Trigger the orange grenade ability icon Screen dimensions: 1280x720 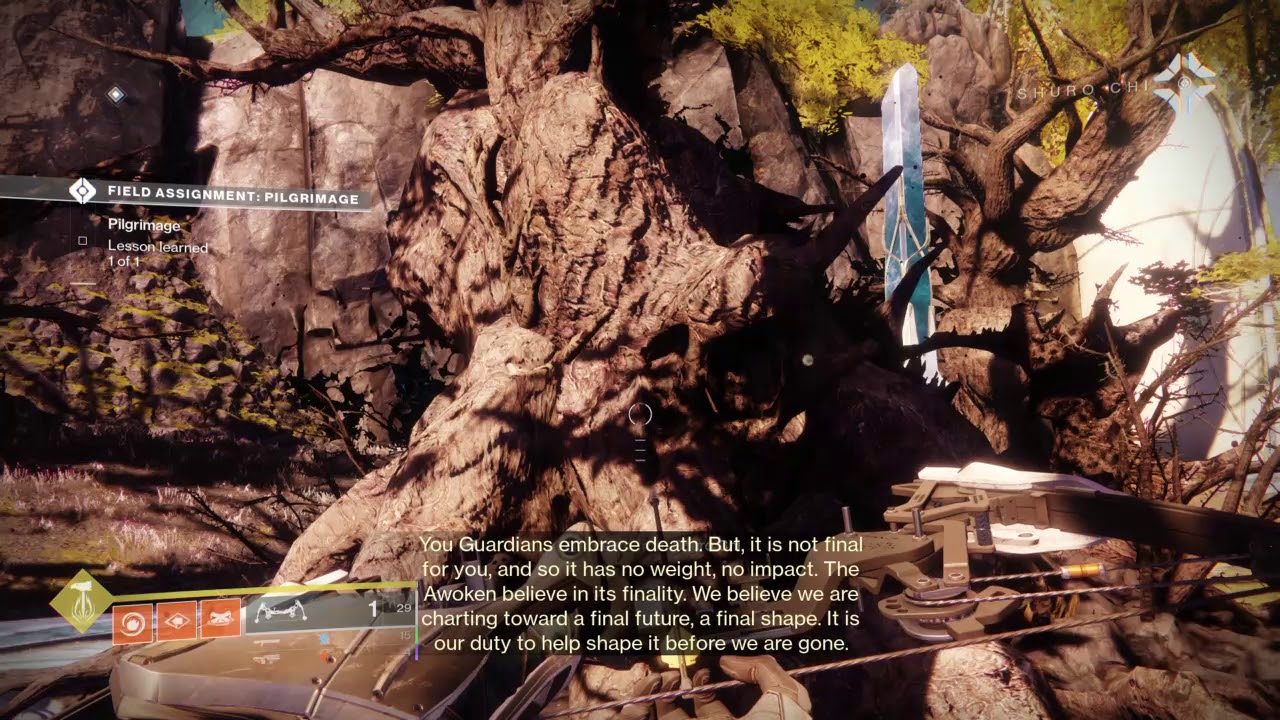click(176, 622)
